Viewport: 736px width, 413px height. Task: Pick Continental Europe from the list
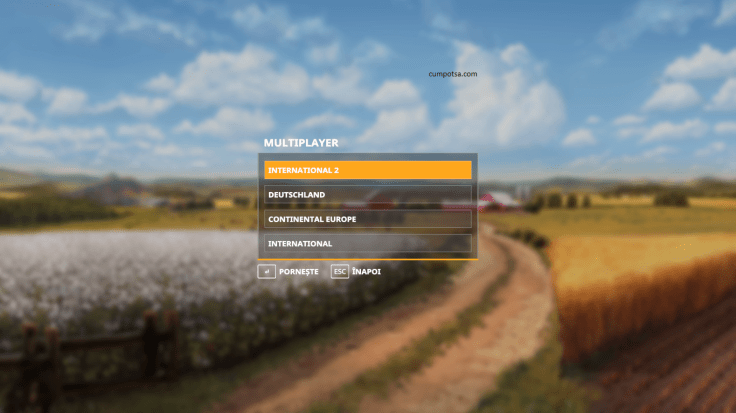pyautogui.click(x=367, y=219)
